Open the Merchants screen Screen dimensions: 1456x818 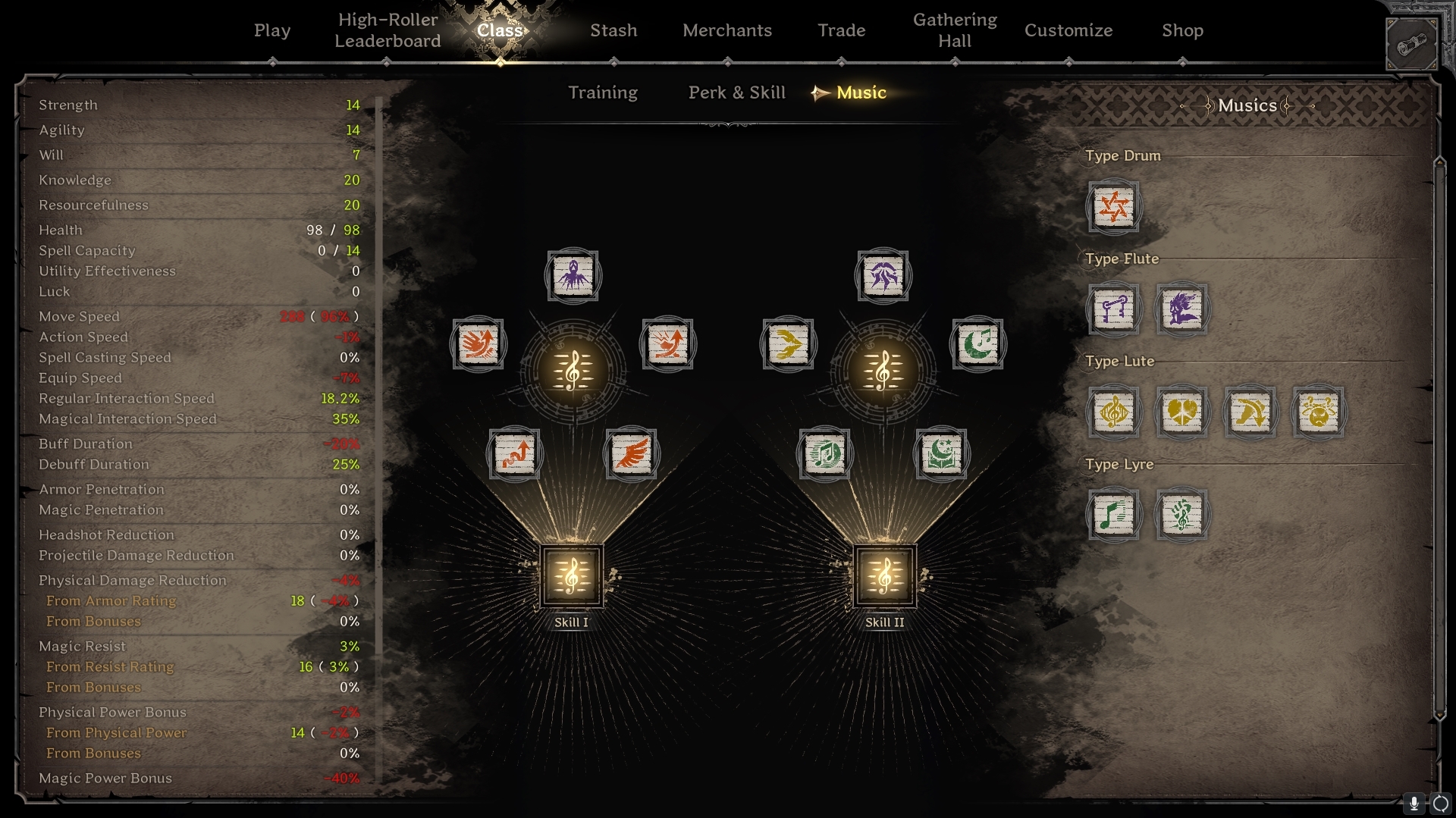(x=726, y=30)
